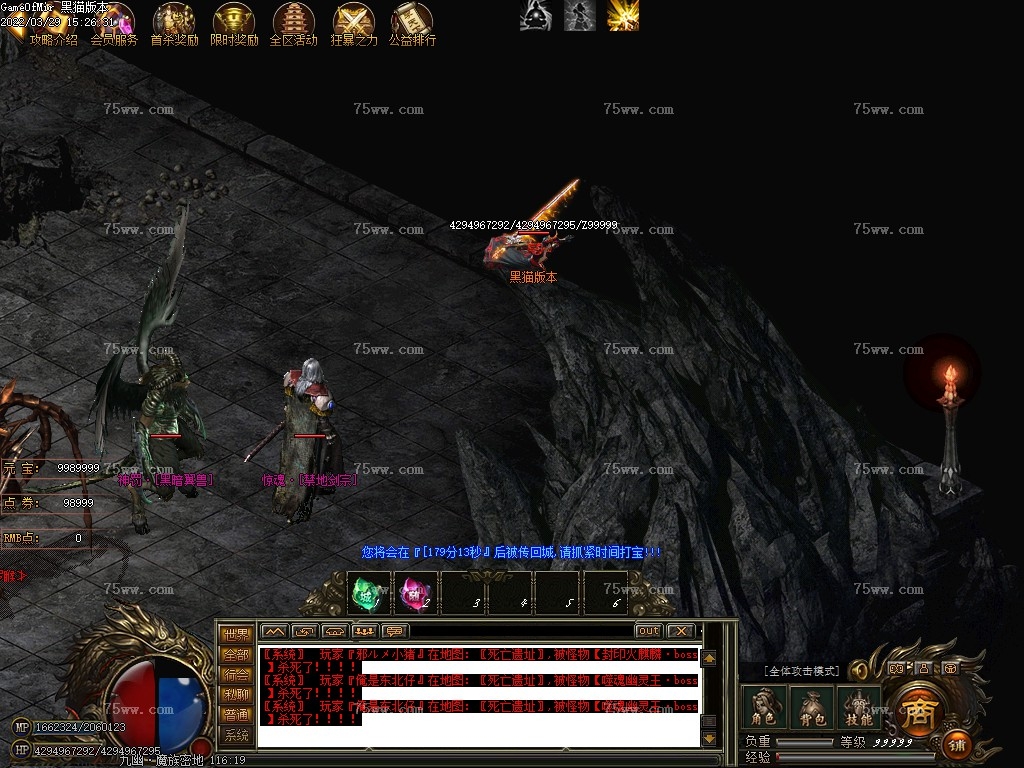Open the 攻略介绍 strategy guide

(x=53, y=22)
